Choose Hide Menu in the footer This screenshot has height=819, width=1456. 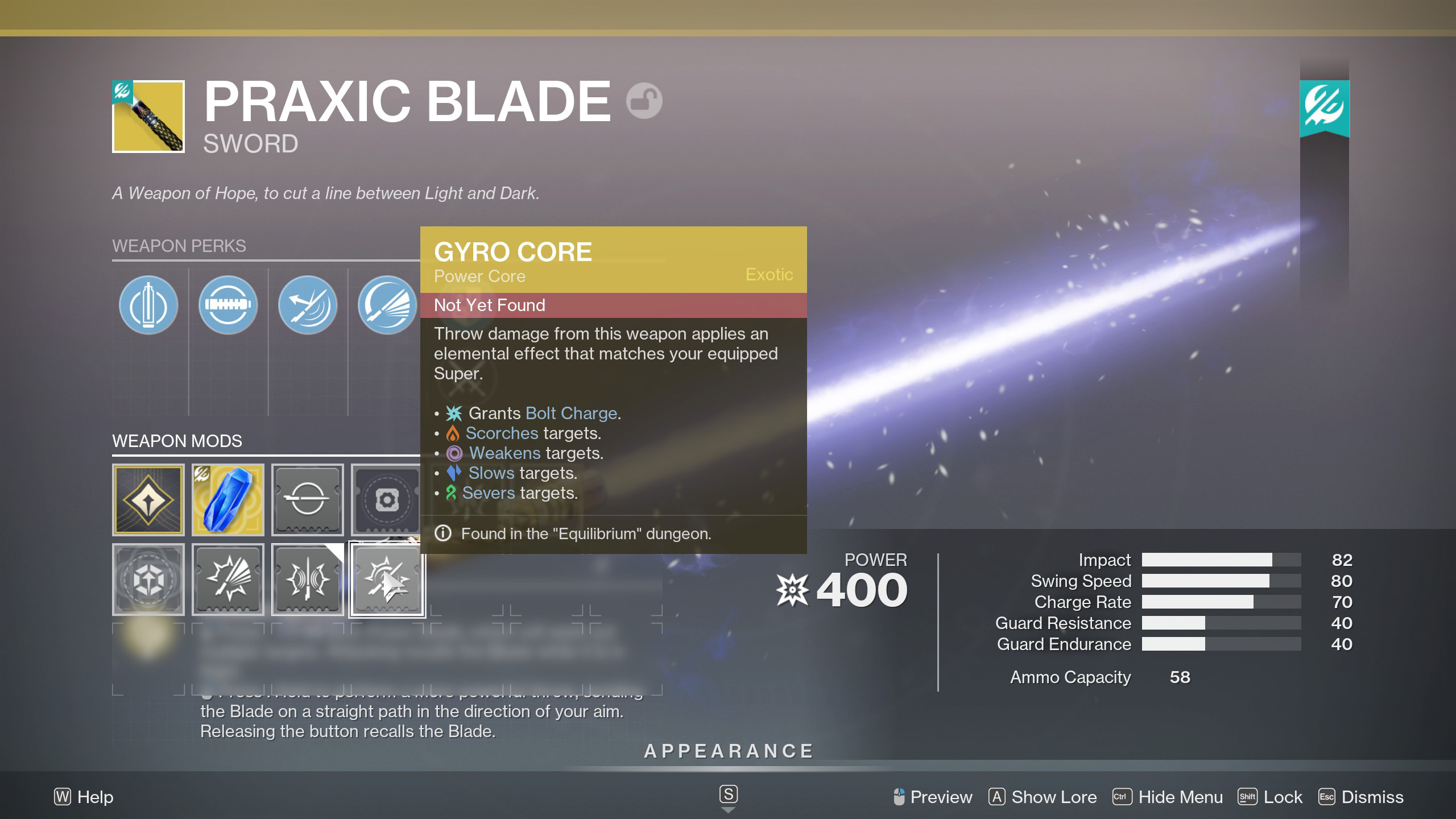pos(1168,797)
